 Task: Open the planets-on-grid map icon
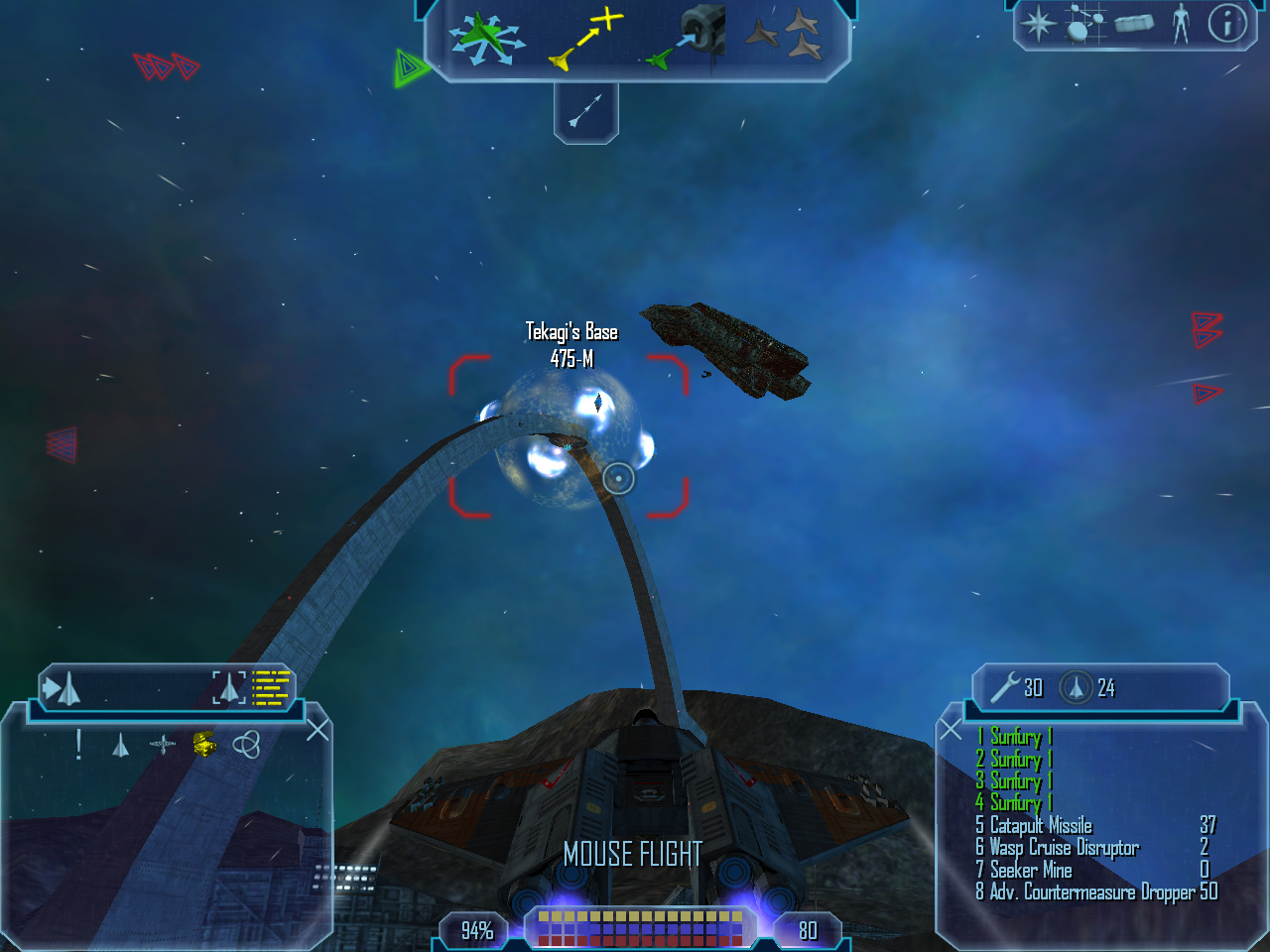tap(1085, 24)
